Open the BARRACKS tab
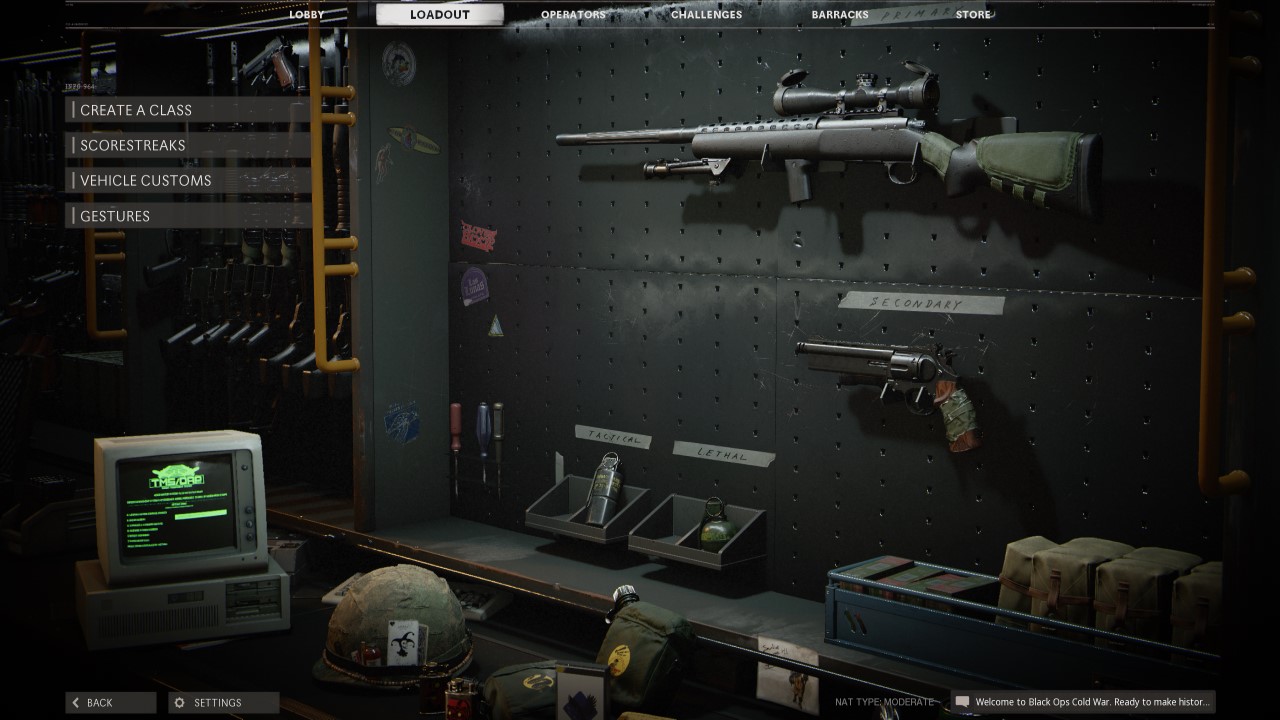The height and width of the screenshot is (720, 1280). point(838,14)
